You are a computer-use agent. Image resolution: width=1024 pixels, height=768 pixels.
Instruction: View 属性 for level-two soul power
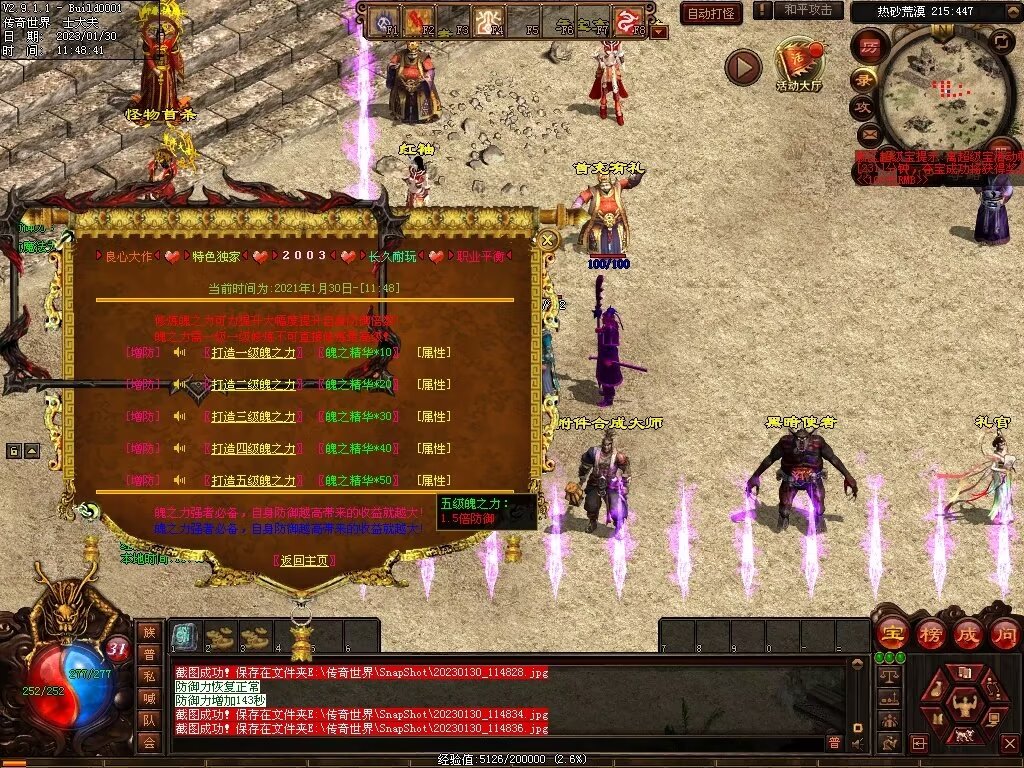coord(433,385)
